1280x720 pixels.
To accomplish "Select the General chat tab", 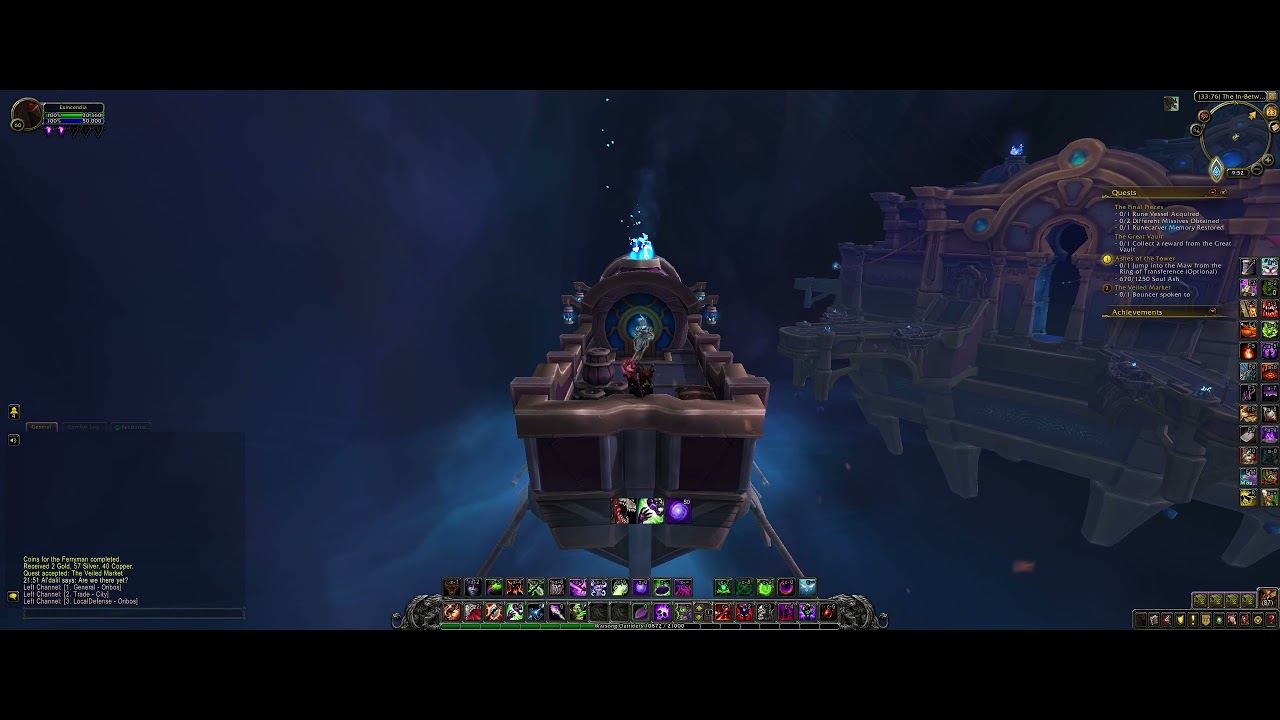I will click(42, 427).
